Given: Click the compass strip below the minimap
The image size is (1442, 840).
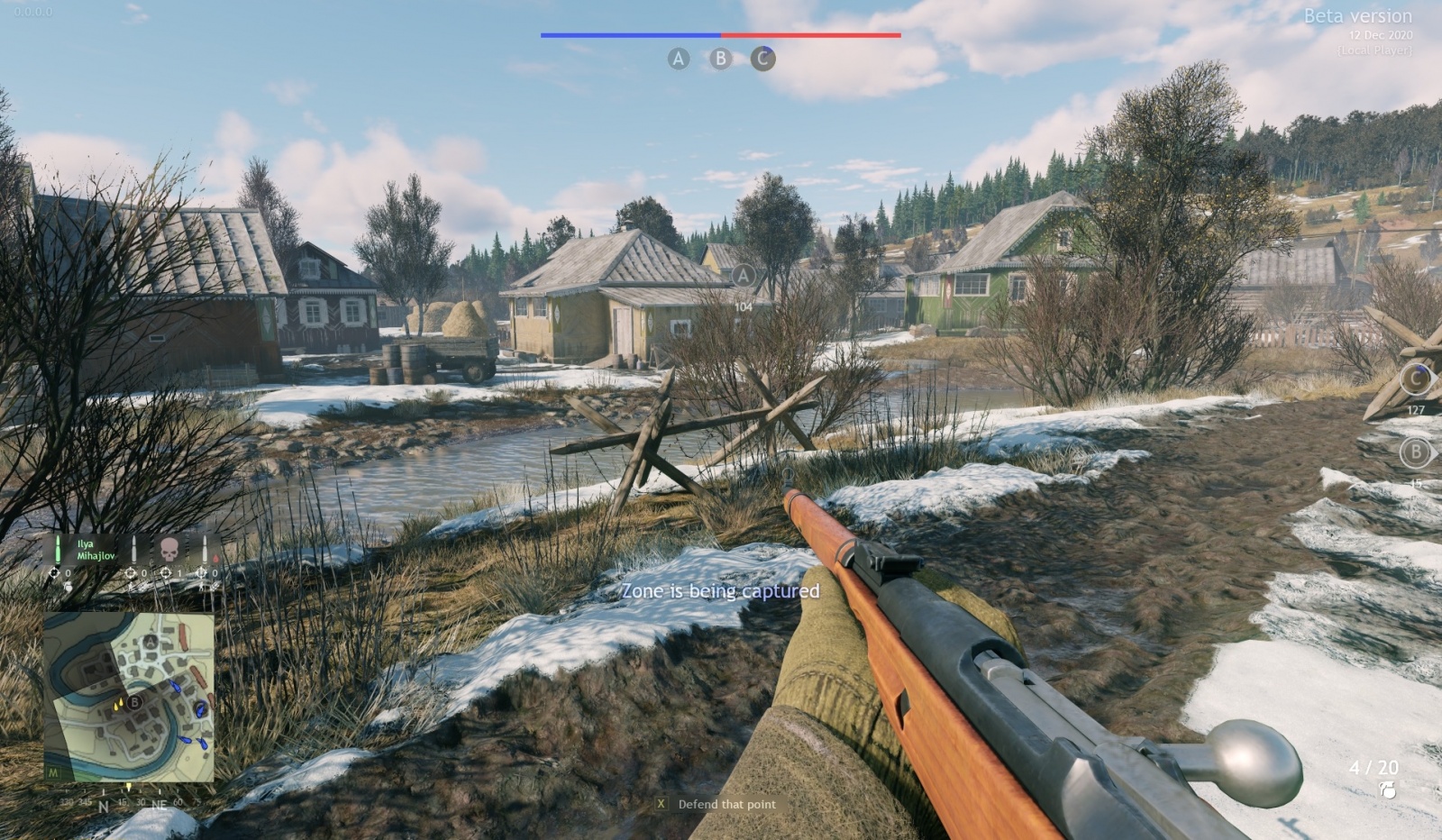Looking at the screenshot, I should coord(129,801).
